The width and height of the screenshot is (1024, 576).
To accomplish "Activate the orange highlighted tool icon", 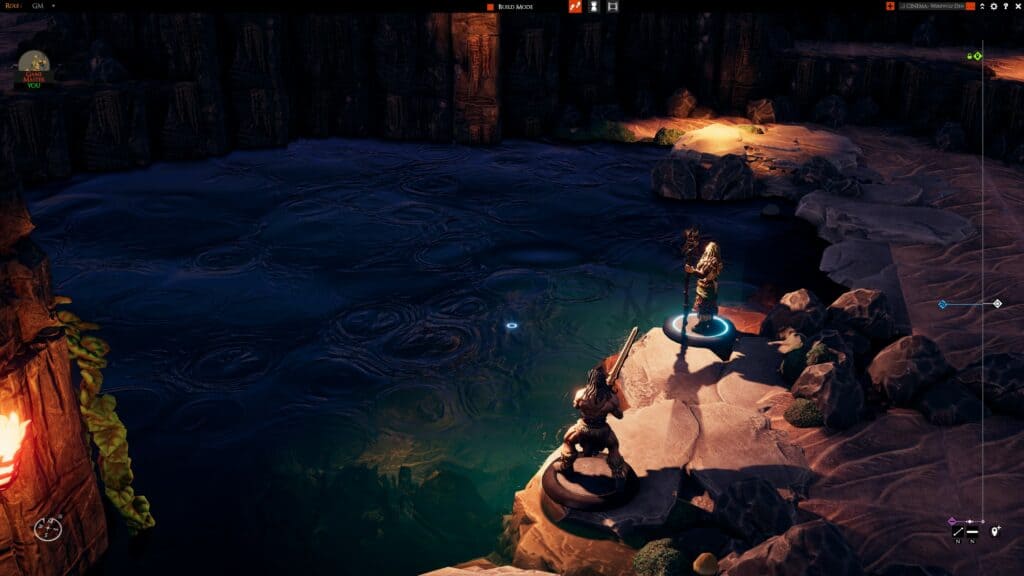I will point(575,7).
